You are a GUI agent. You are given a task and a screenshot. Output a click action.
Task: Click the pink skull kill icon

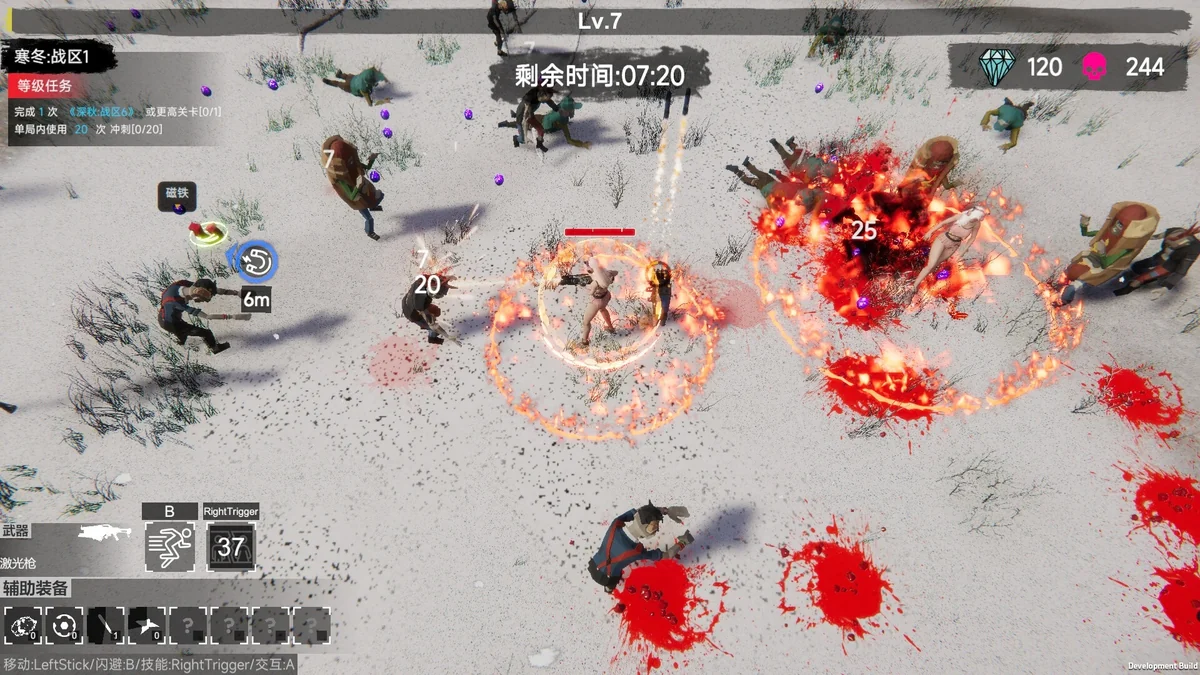(x=1095, y=67)
